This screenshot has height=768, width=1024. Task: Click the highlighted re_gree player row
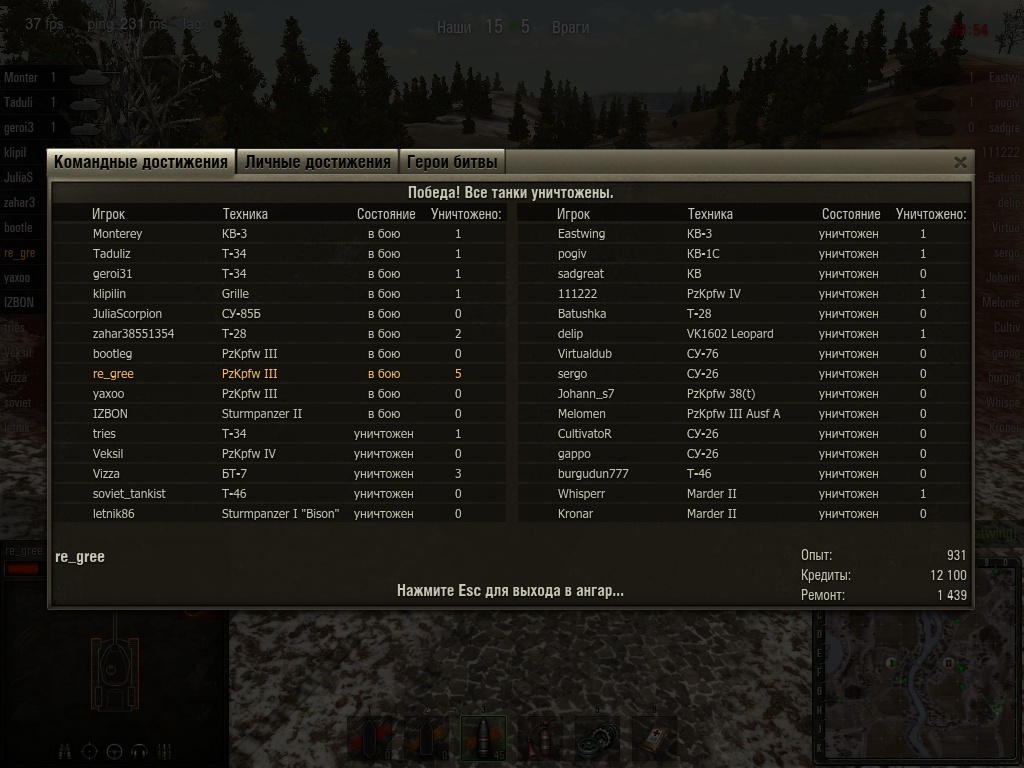pyautogui.click(x=113, y=374)
